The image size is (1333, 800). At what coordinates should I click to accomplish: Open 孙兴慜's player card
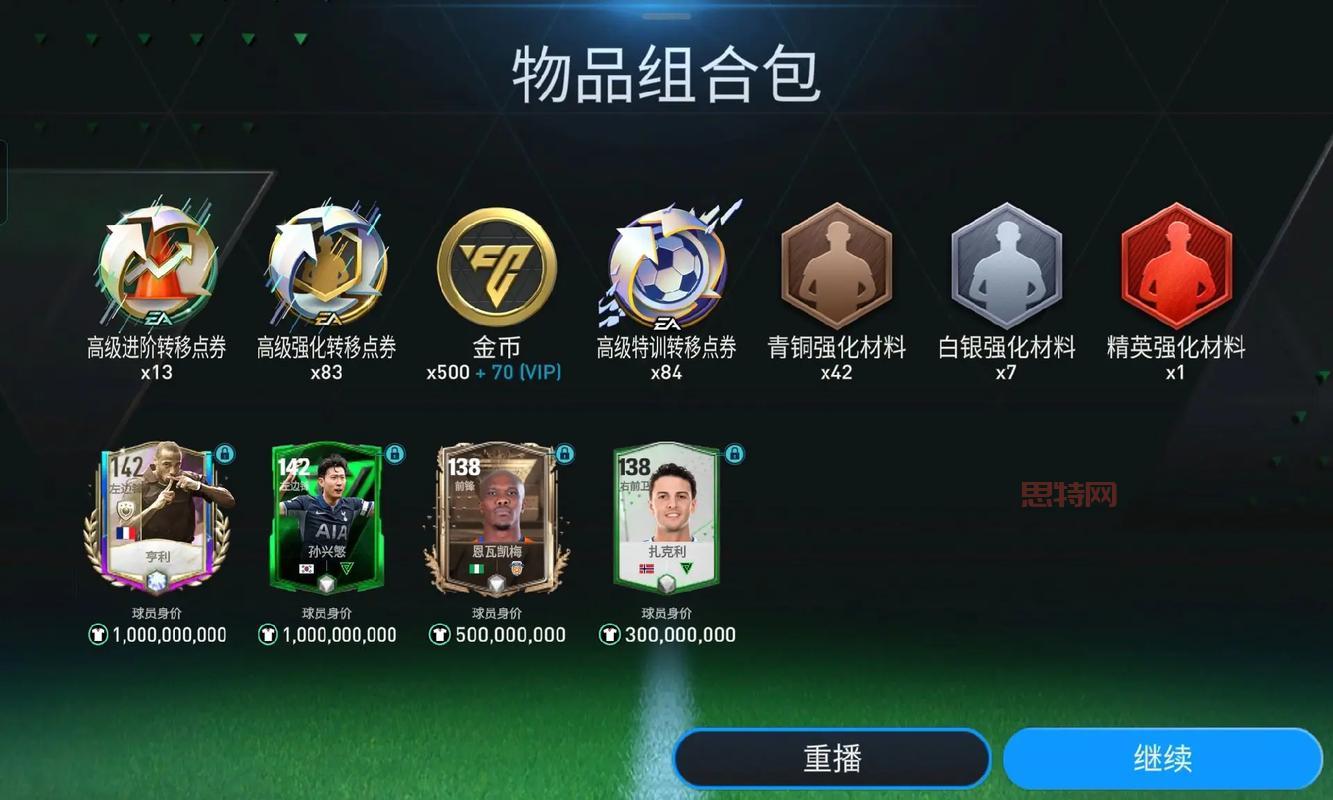(327, 520)
